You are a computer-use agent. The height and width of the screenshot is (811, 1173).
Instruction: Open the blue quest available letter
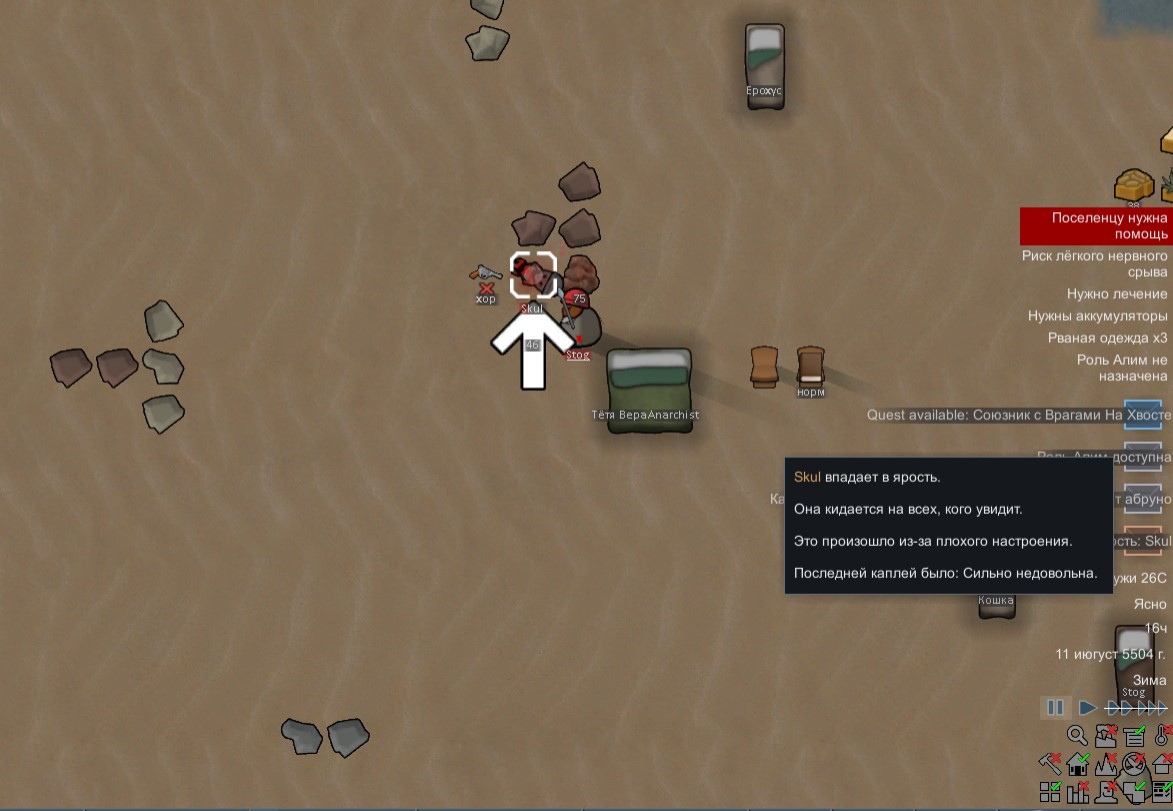click(x=1143, y=414)
